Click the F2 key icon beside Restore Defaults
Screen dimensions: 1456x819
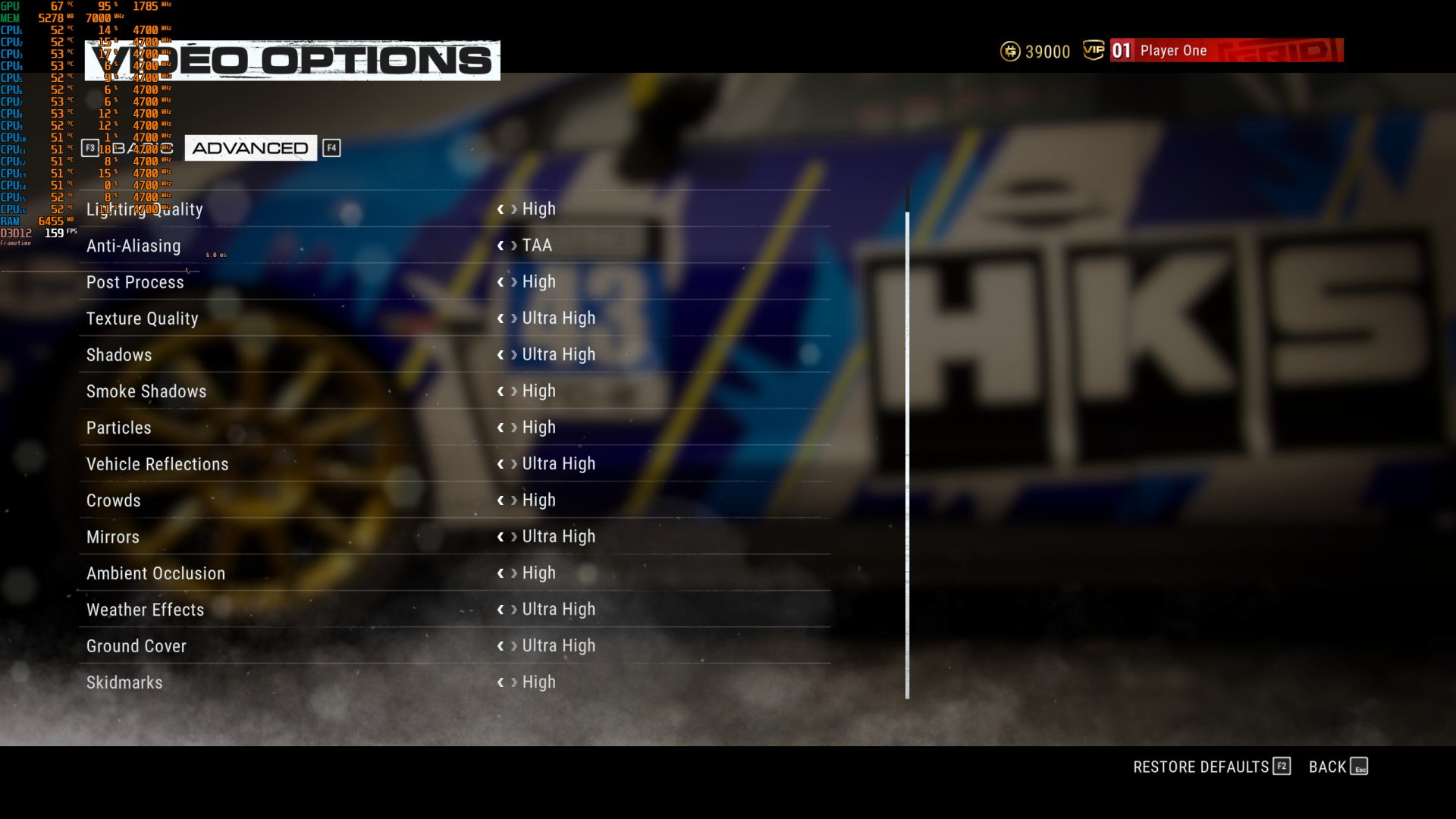point(1282,767)
